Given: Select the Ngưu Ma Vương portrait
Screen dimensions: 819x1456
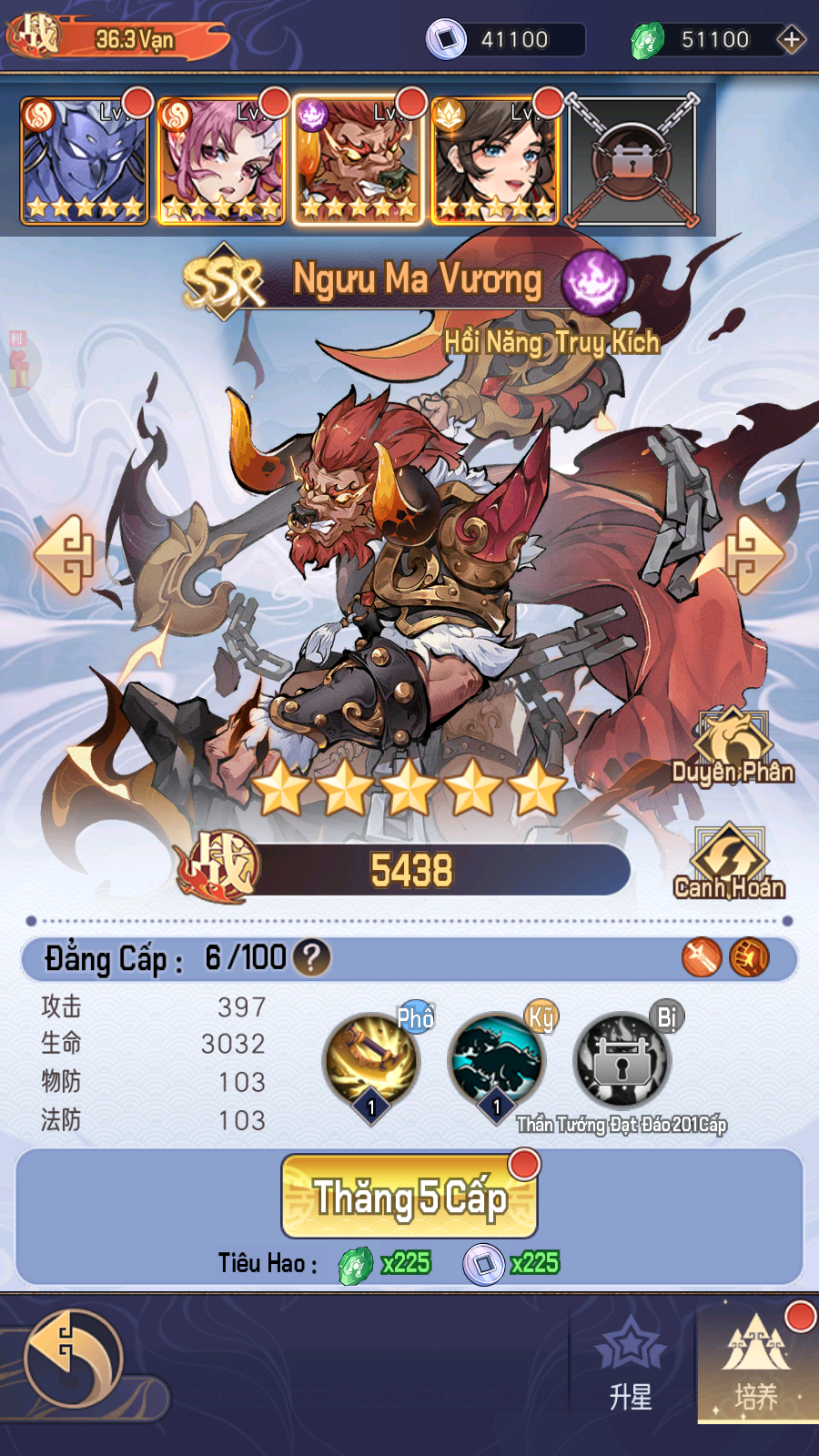Looking at the screenshot, I should [359, 162].
